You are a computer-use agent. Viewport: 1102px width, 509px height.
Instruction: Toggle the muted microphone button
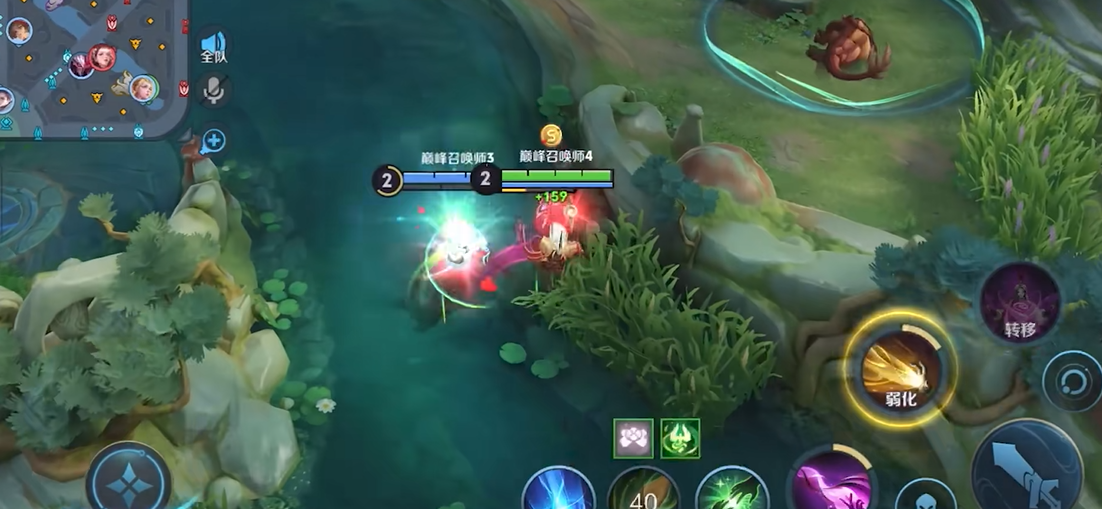pyautogui.click(x=213, y=92)
